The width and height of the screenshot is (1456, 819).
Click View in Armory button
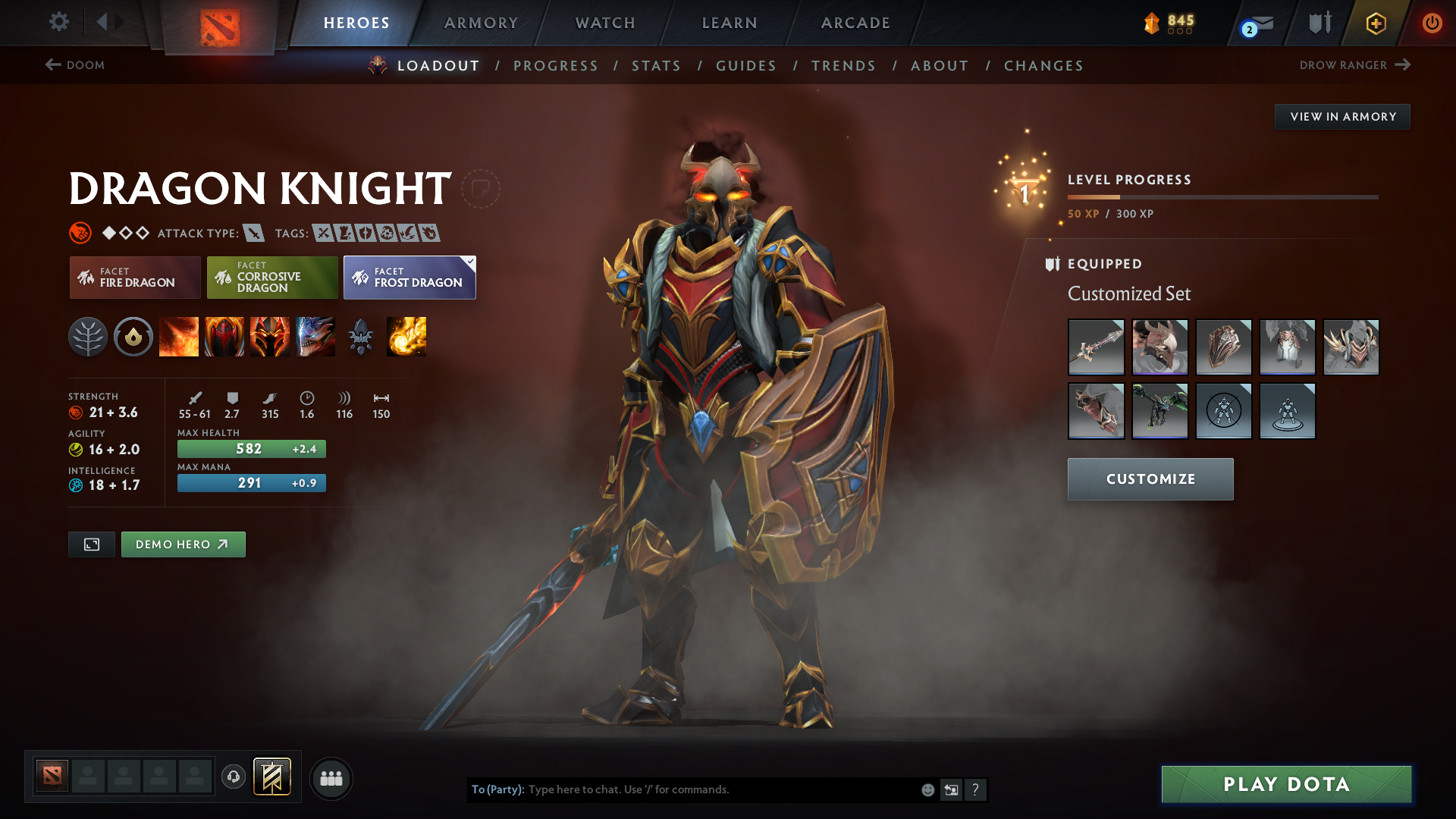pyautogui.click(x=1342, y=117)
